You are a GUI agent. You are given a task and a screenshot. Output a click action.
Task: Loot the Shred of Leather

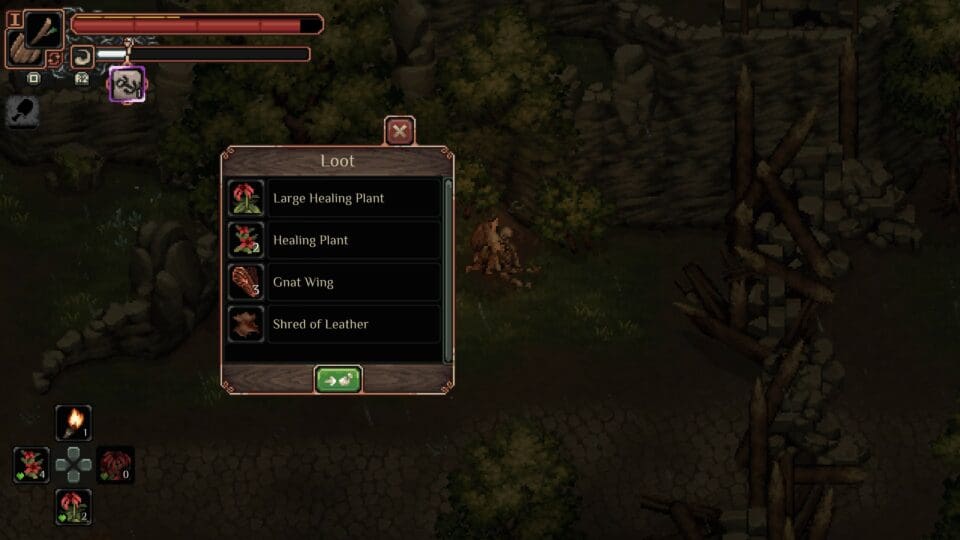coord(334,324)
